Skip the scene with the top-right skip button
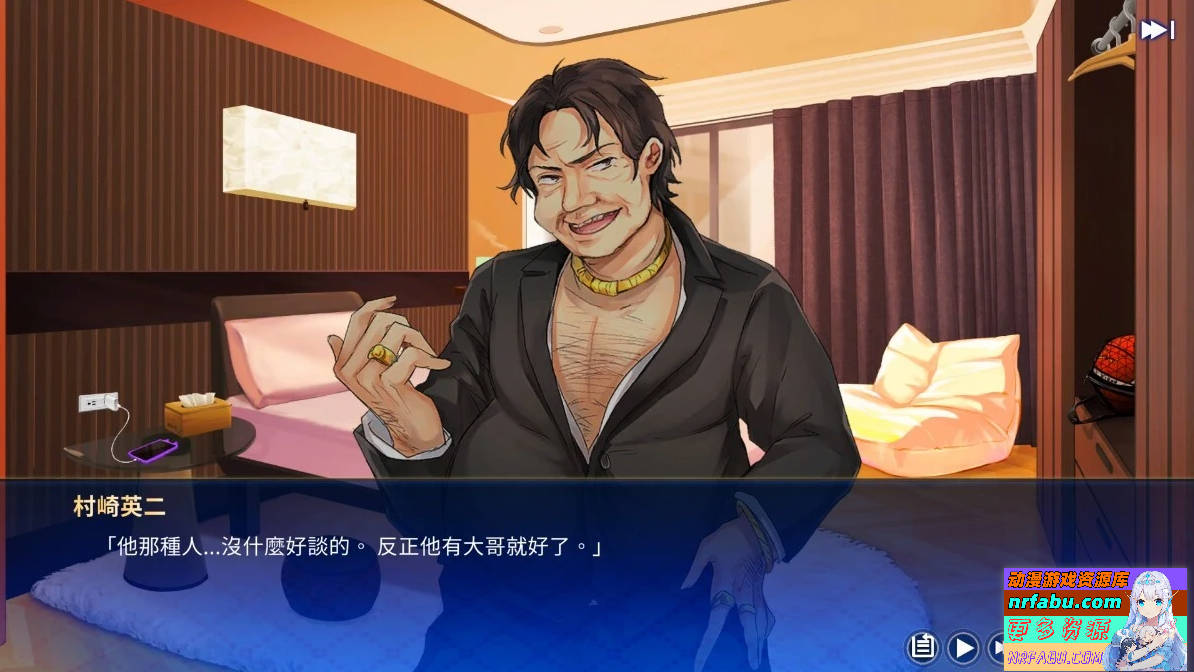Image resolution: width=1194 pixels, height=672 pixels. [1157, 30]
